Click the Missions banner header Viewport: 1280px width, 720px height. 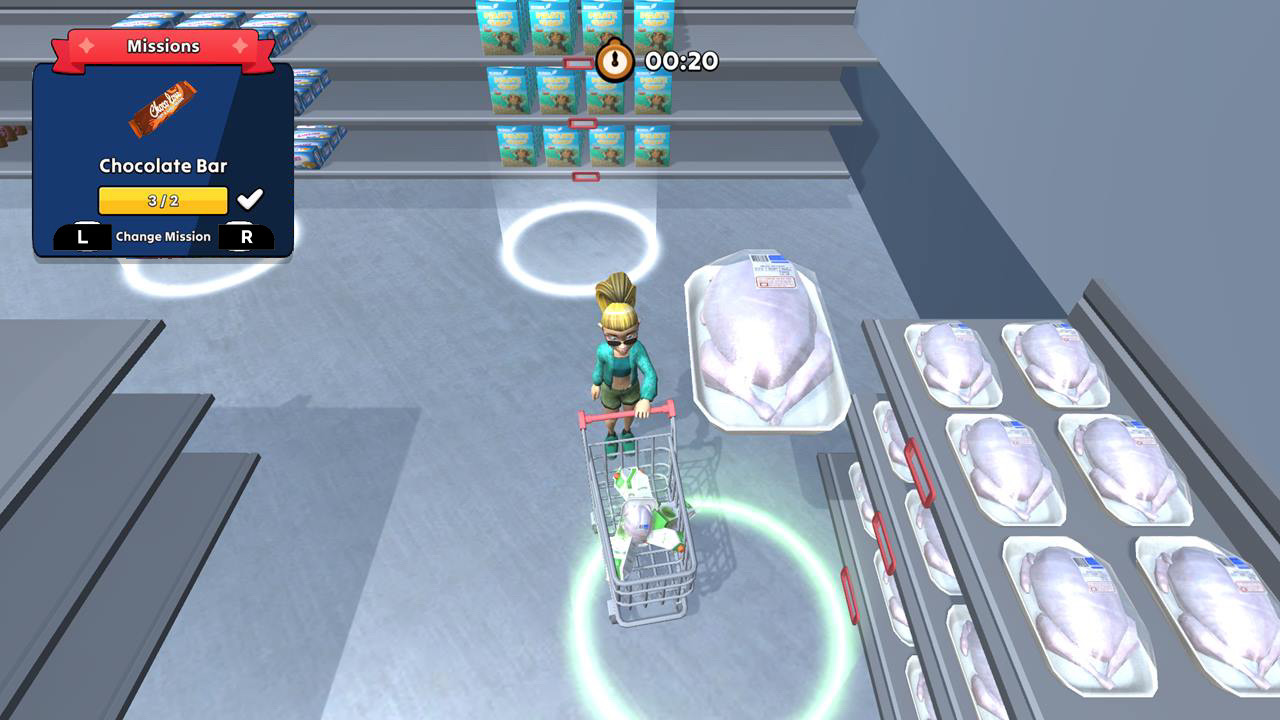click(x=165, y=45)
